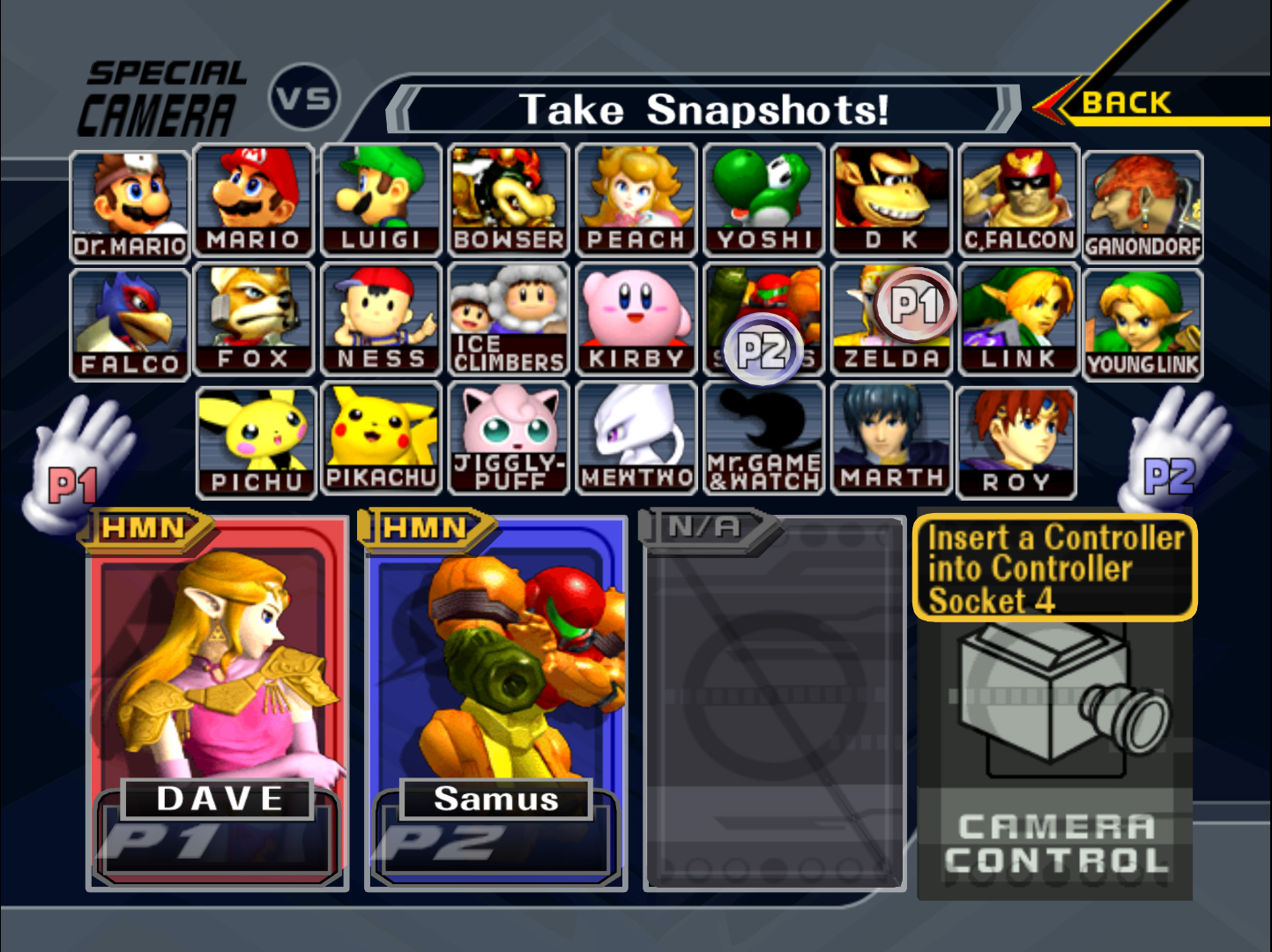
Task: Choose Pichu from the bottom row
Action: click(x=256, y=443)
